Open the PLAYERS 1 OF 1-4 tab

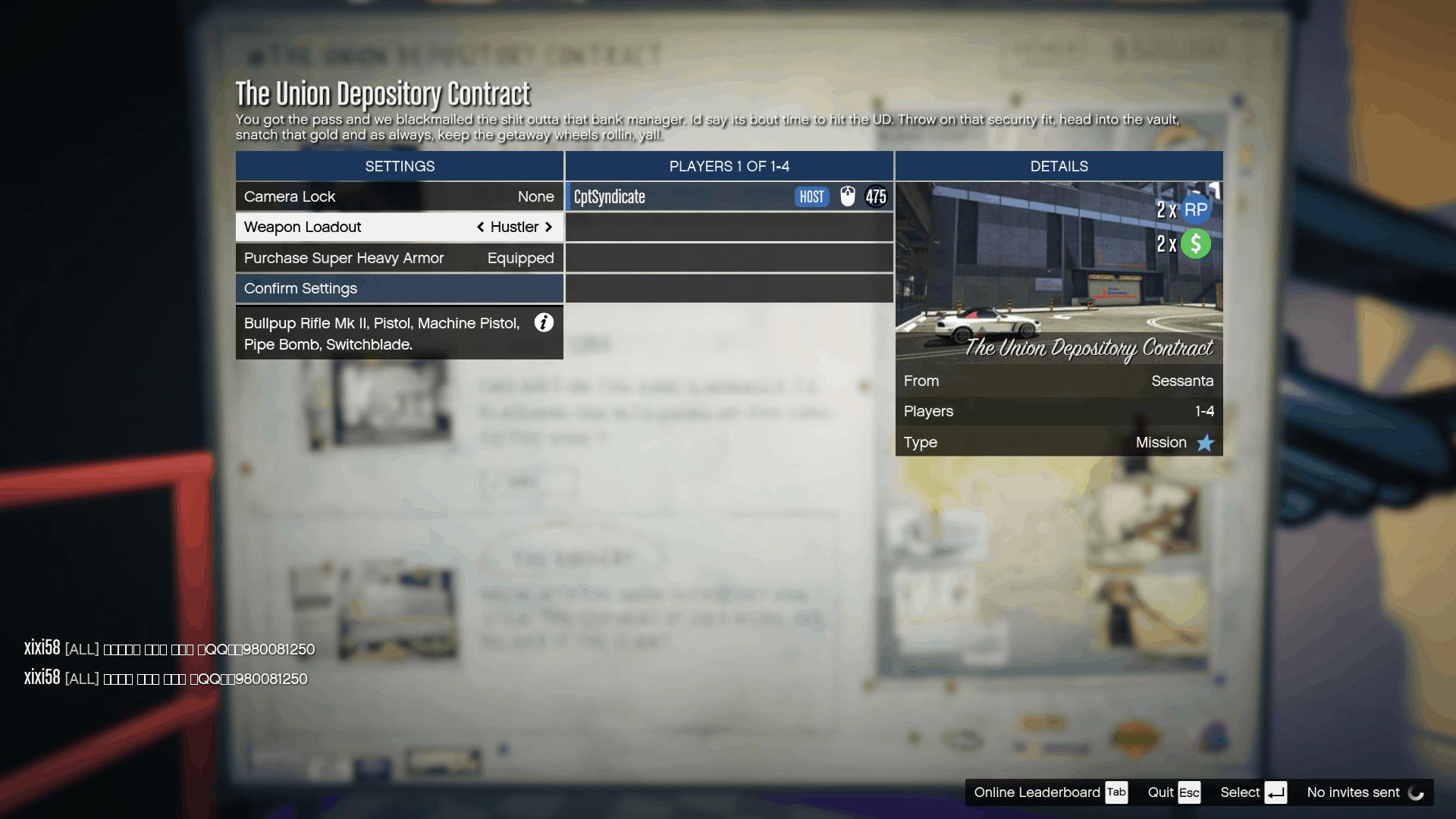point(729,166)
